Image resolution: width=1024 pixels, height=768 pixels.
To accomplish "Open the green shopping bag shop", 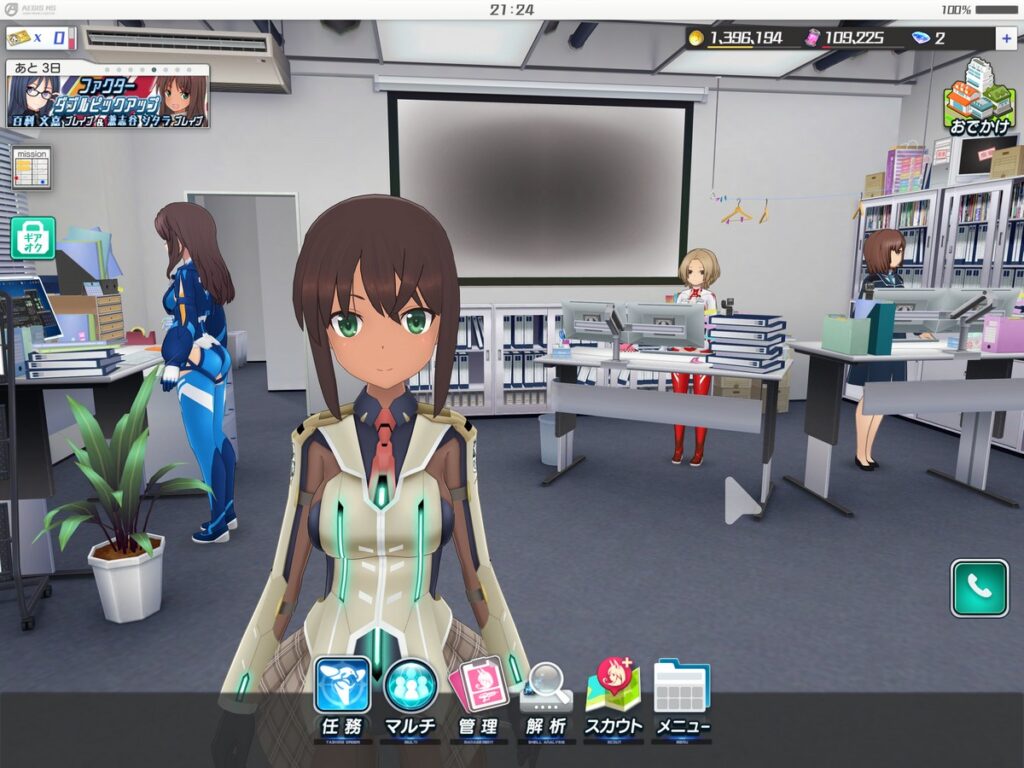I will pyautogui.click(x=33, y=238).
